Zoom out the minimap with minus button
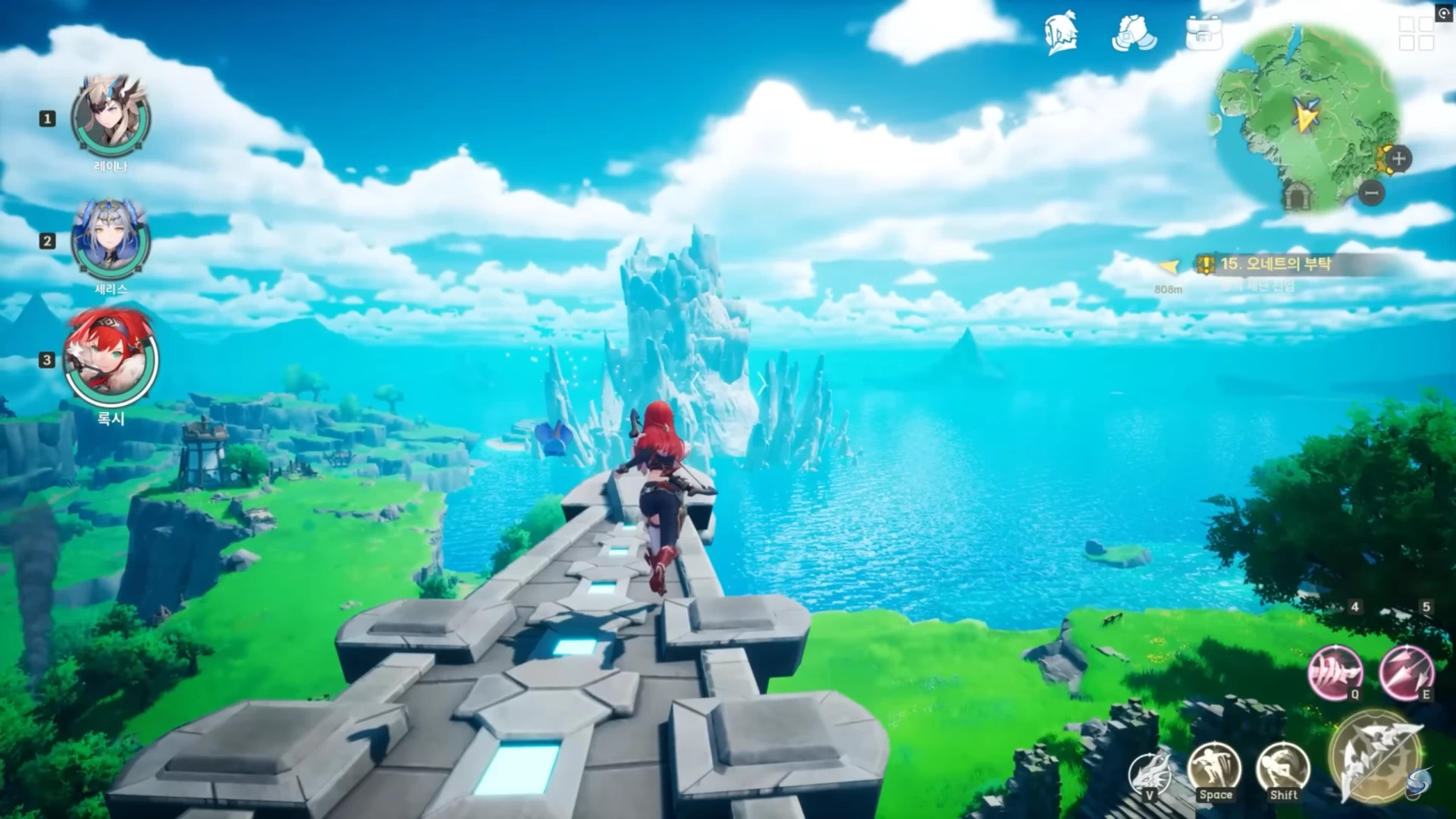 point(1371,193)
